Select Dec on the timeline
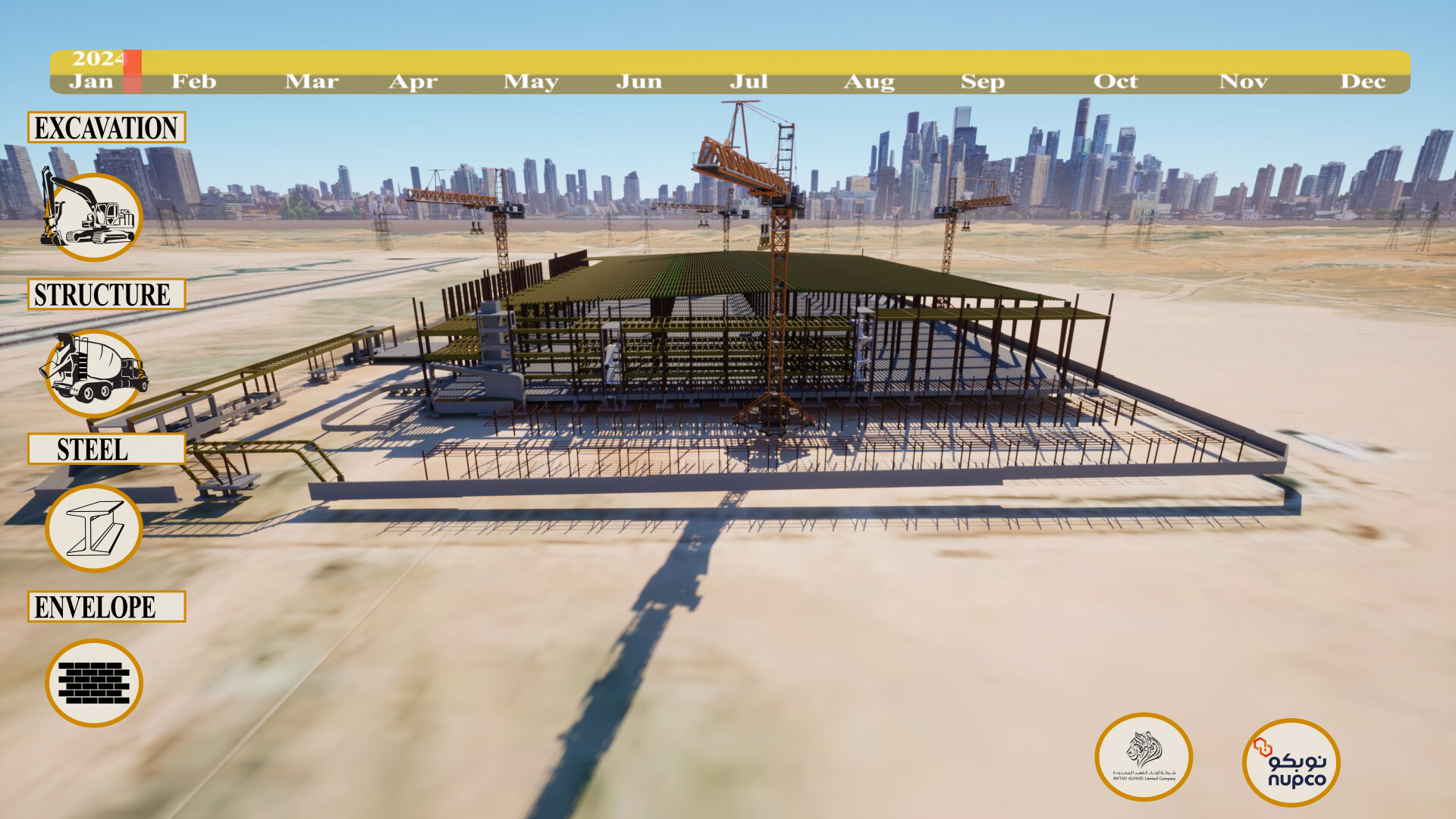 click(x=1363, y=81)
